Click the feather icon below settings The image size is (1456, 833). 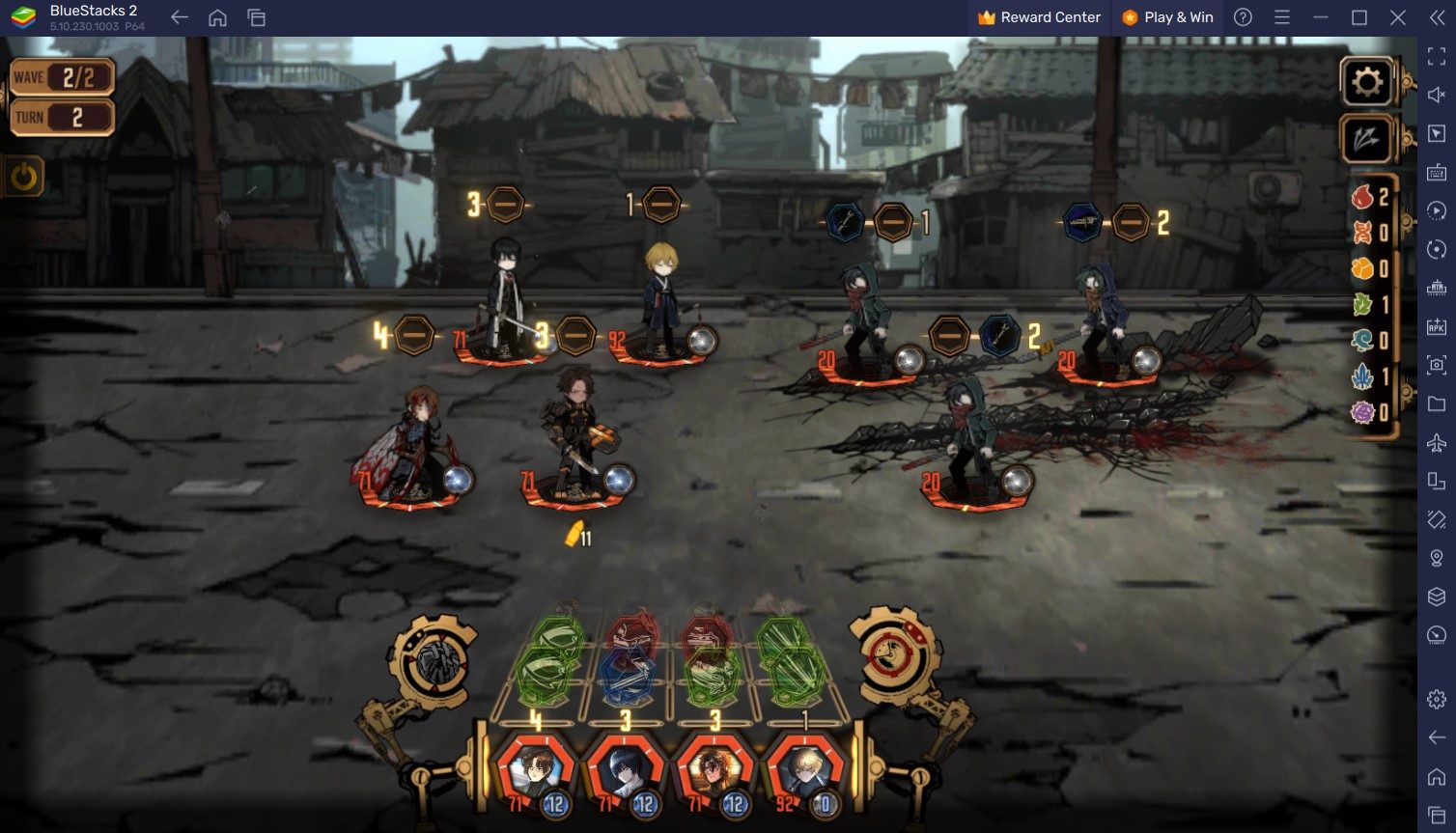(1366, 139)
